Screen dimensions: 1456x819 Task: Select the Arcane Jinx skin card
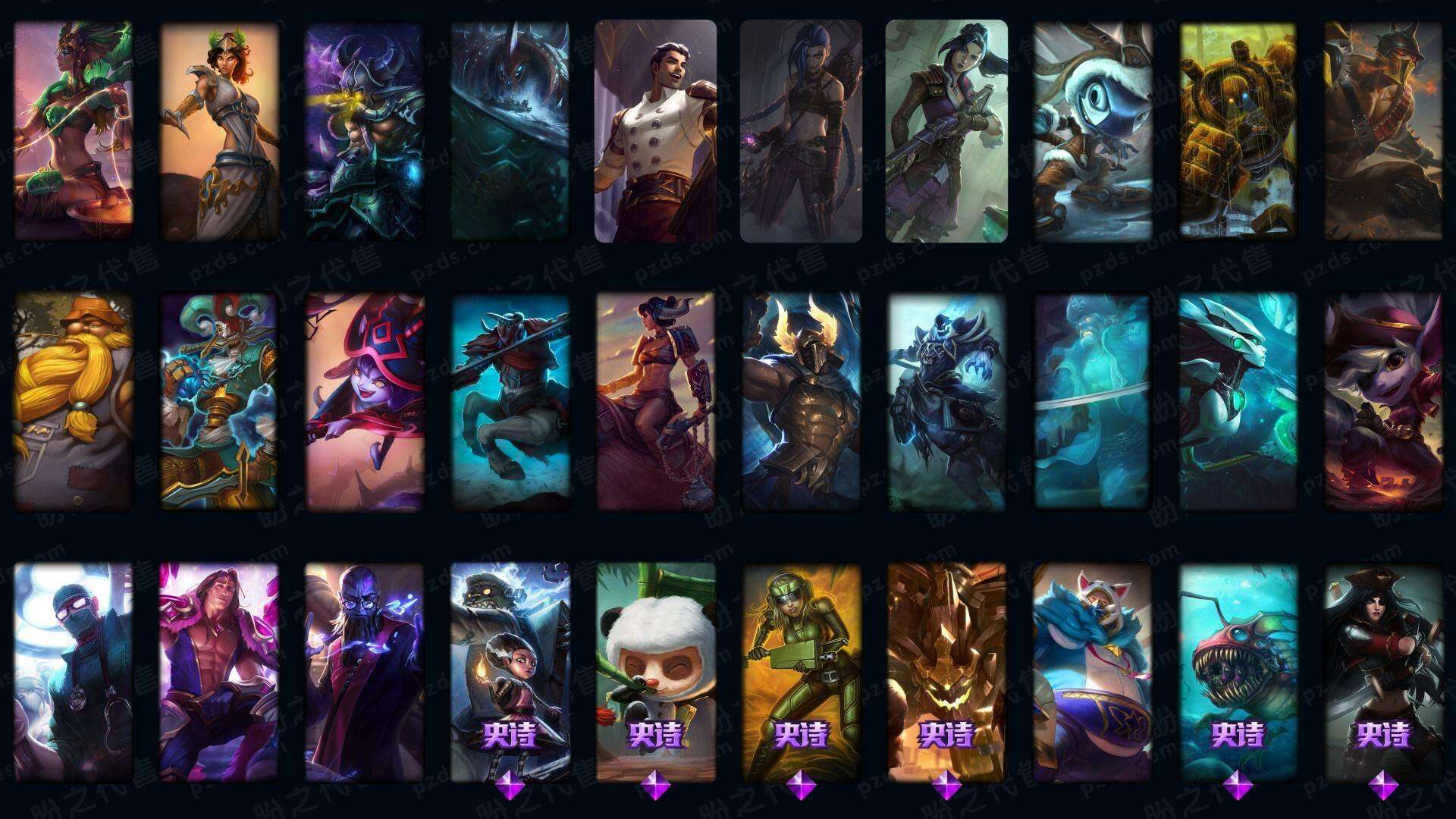point(801,131)
